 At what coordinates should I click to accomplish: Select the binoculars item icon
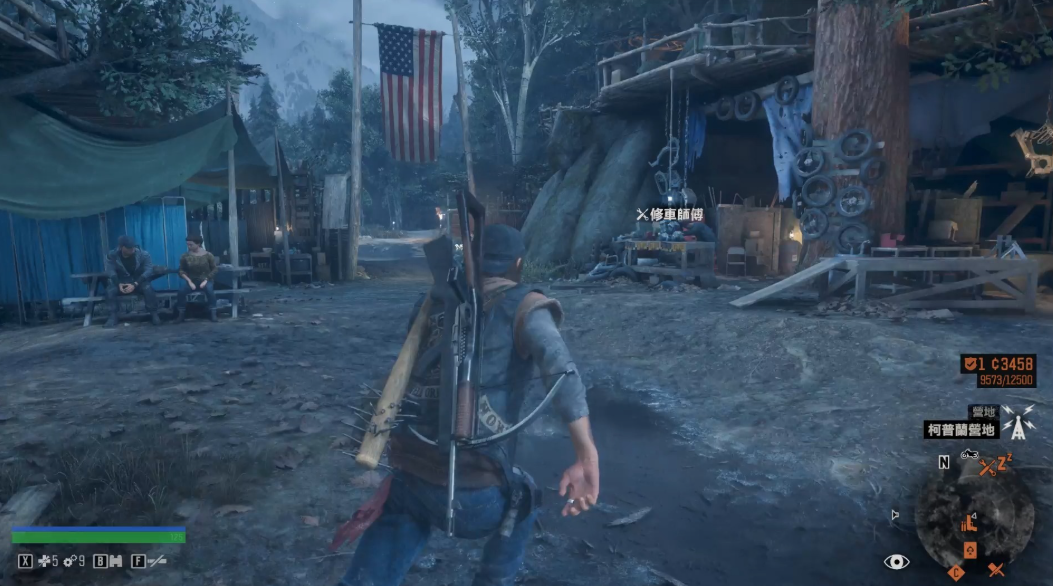tap(115, 562)
